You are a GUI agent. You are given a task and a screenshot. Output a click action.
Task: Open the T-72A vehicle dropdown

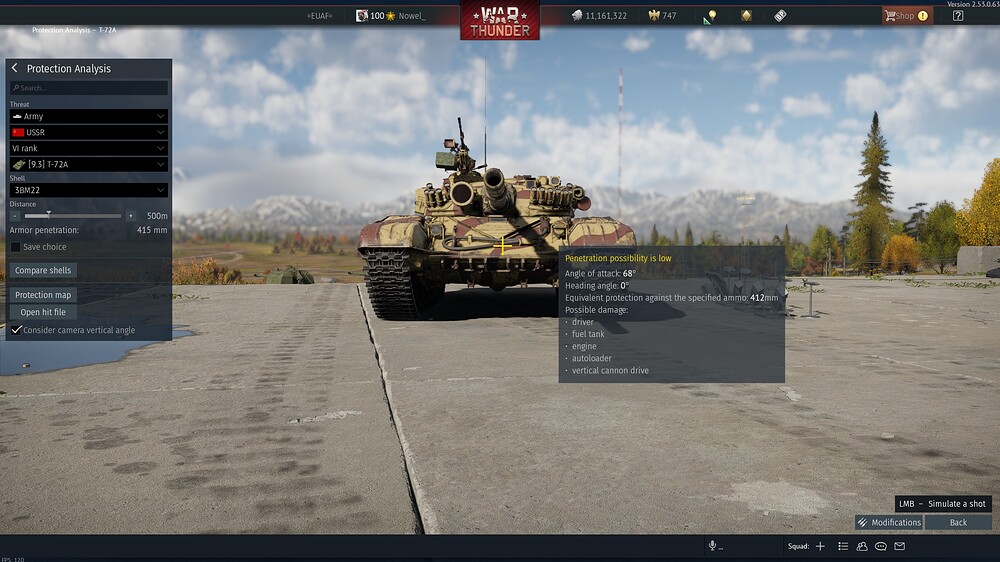pos(88,164)
